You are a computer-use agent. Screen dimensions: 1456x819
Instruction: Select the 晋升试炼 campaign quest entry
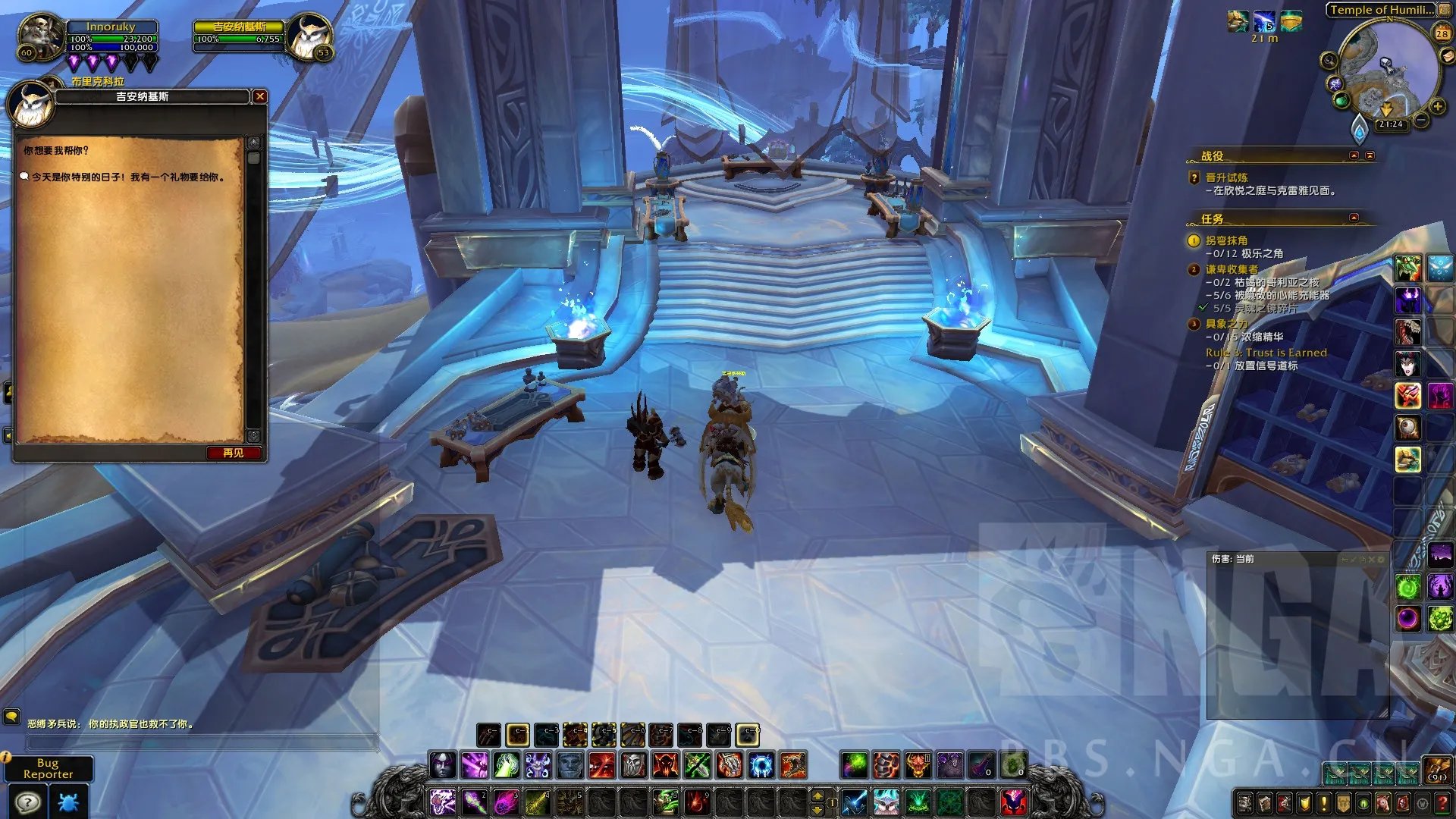1226,177
